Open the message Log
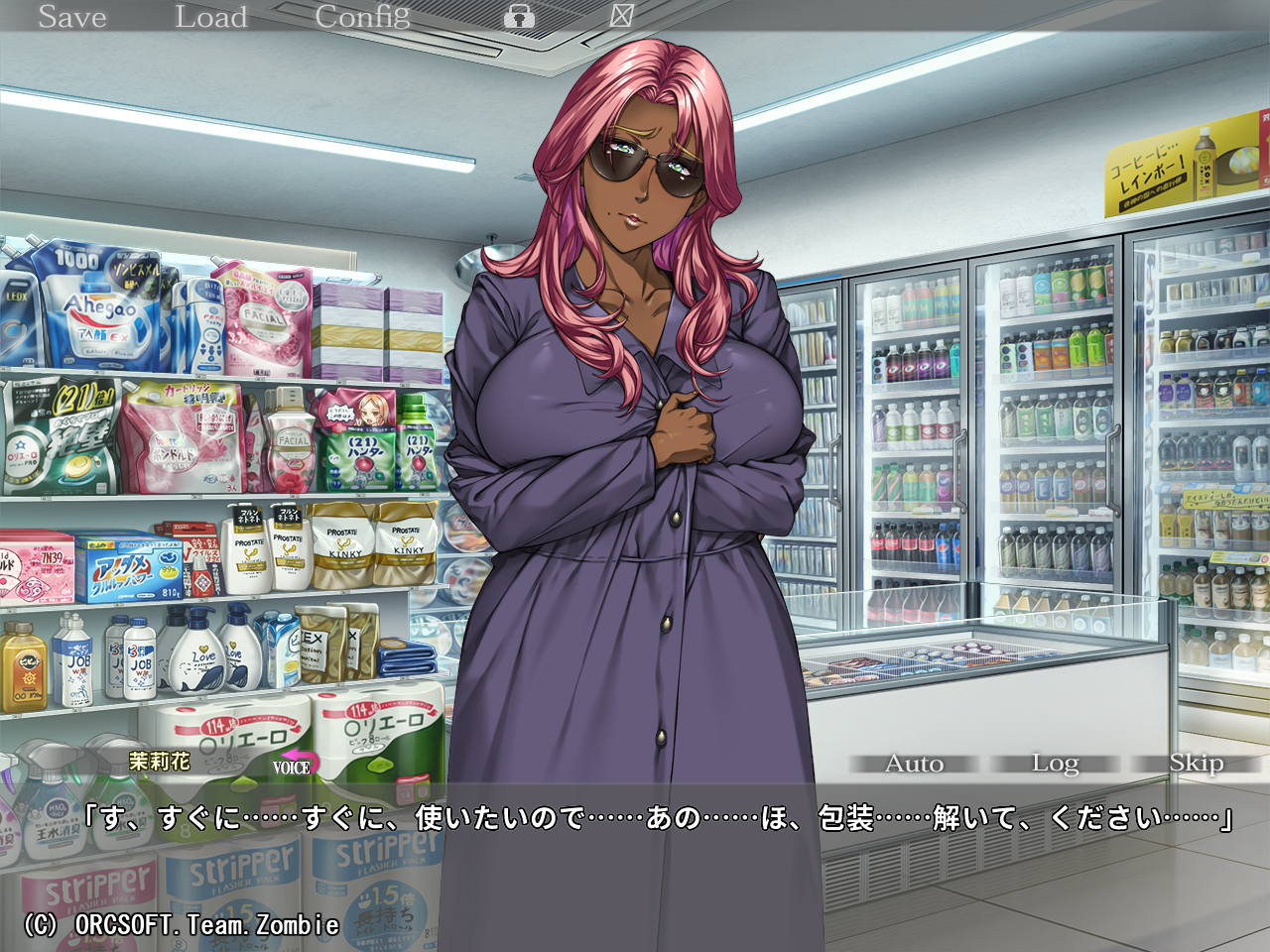This screenshot has width=1270, height=952. (x=1055, y=764)
